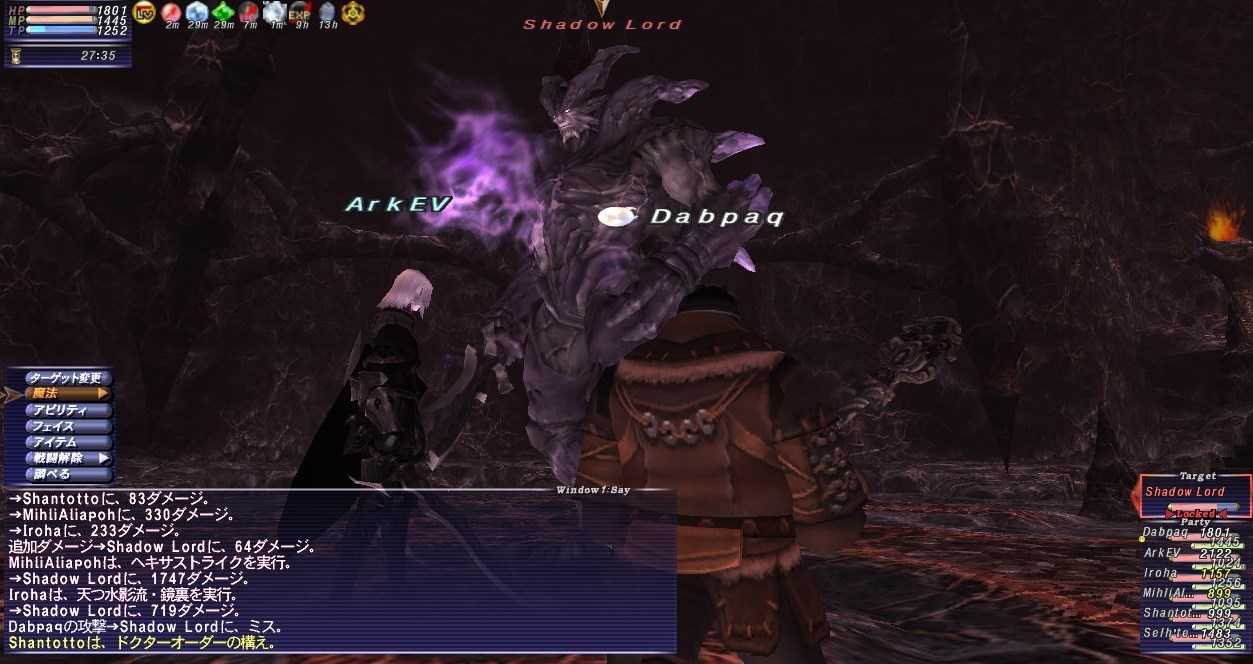Choose 戦闘解除 to disengage

coord(62,458)
